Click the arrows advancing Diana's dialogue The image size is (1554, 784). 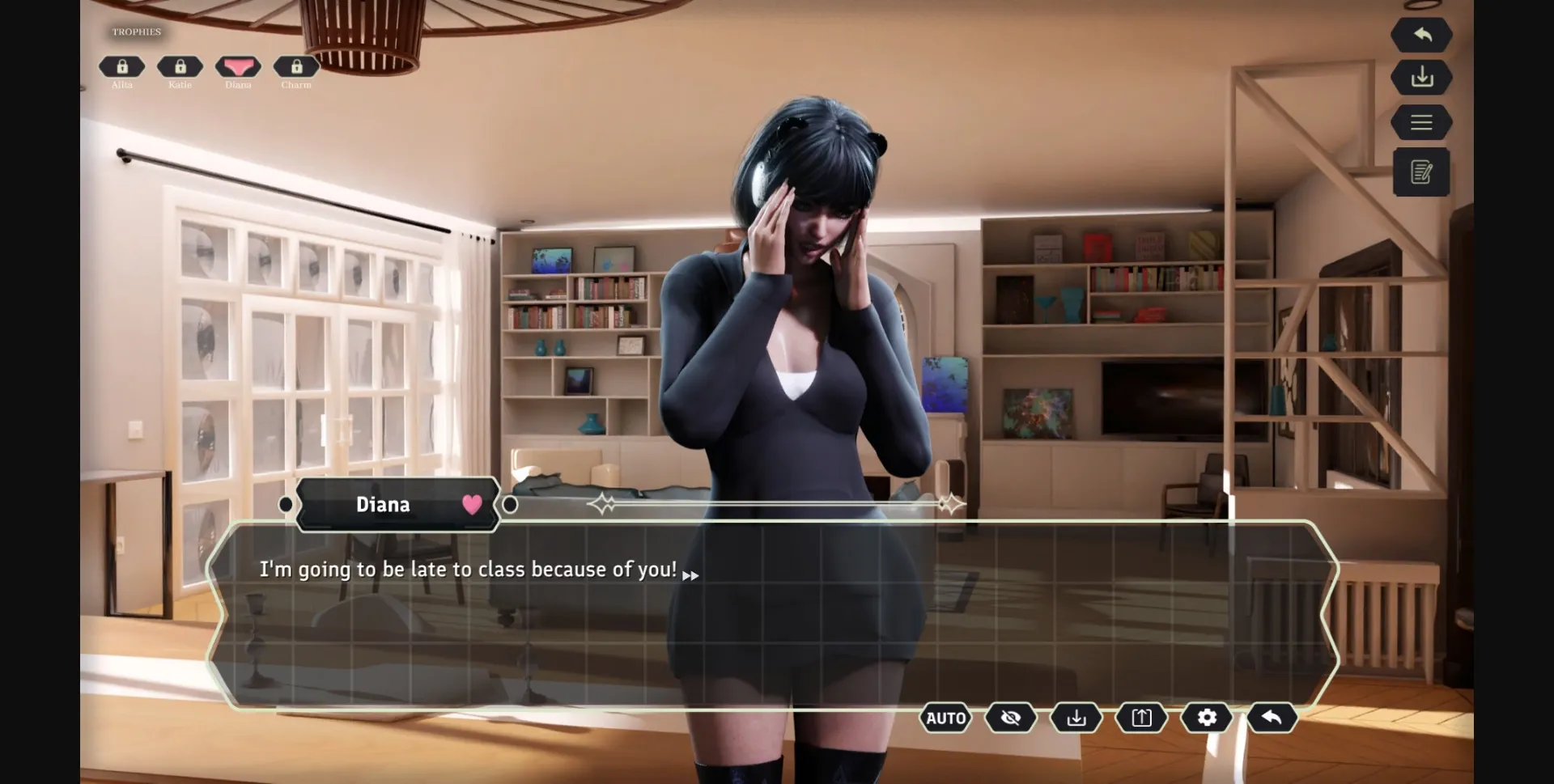tap(691, 575)
